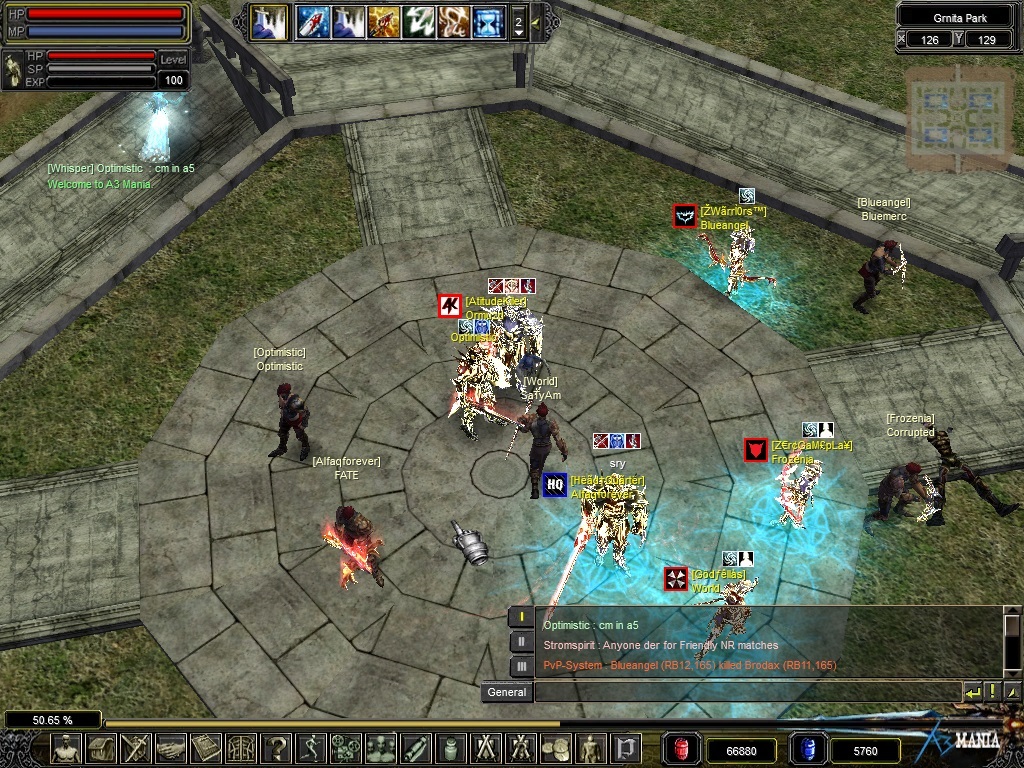The image size is (1024, 768).
Task: Switch the skill bar page number
Action: pos(518,22)
